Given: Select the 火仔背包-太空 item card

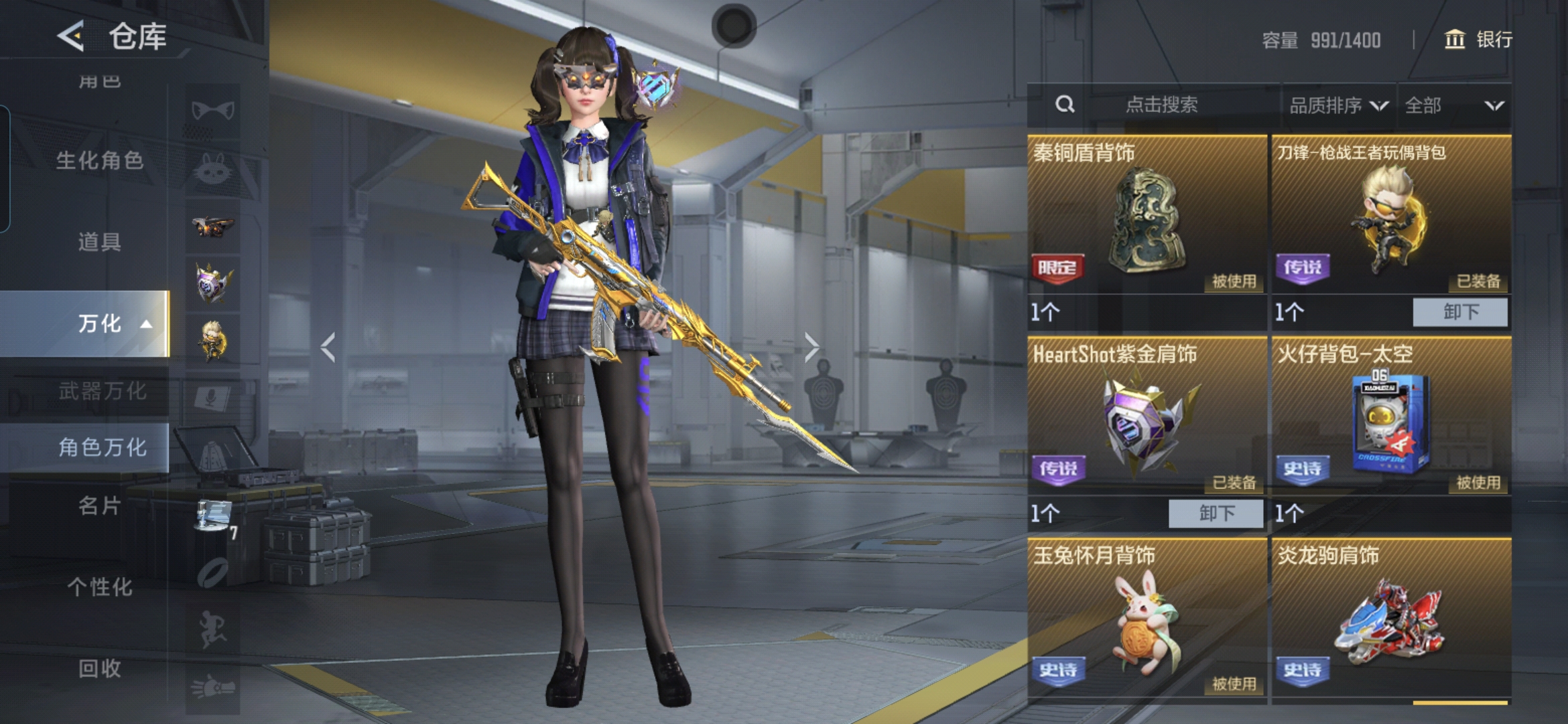Looking at the screenshot, I should coord(1391,416).
